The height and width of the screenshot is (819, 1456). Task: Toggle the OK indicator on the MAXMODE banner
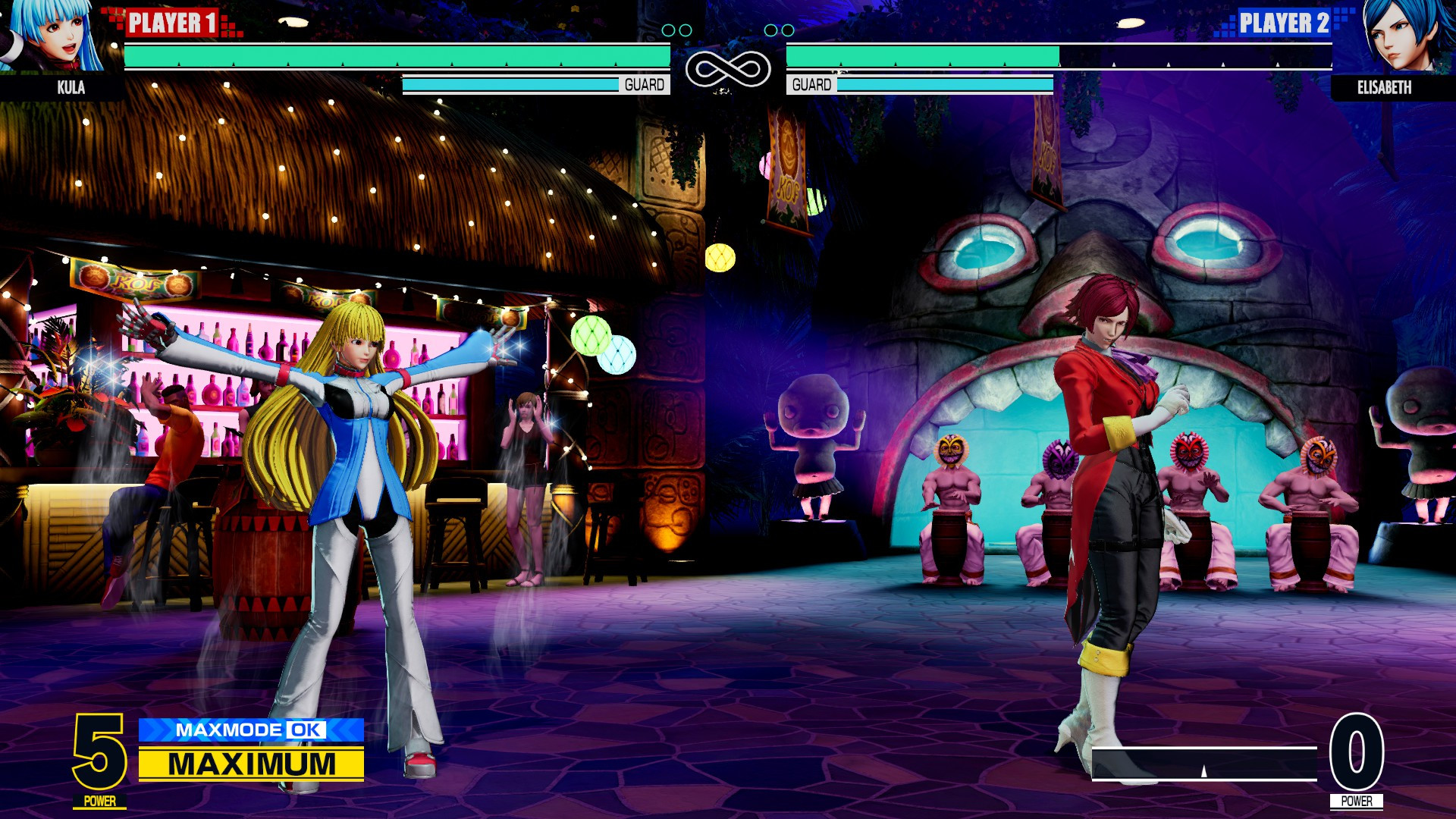306,730
